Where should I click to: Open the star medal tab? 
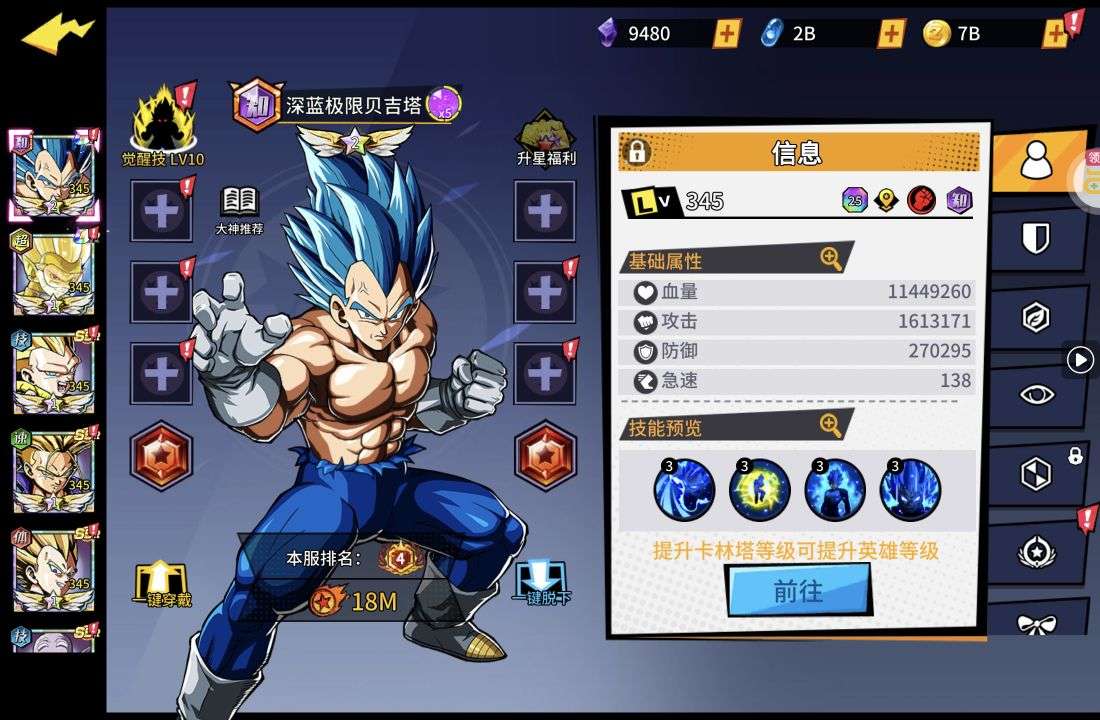[1036, 552]
